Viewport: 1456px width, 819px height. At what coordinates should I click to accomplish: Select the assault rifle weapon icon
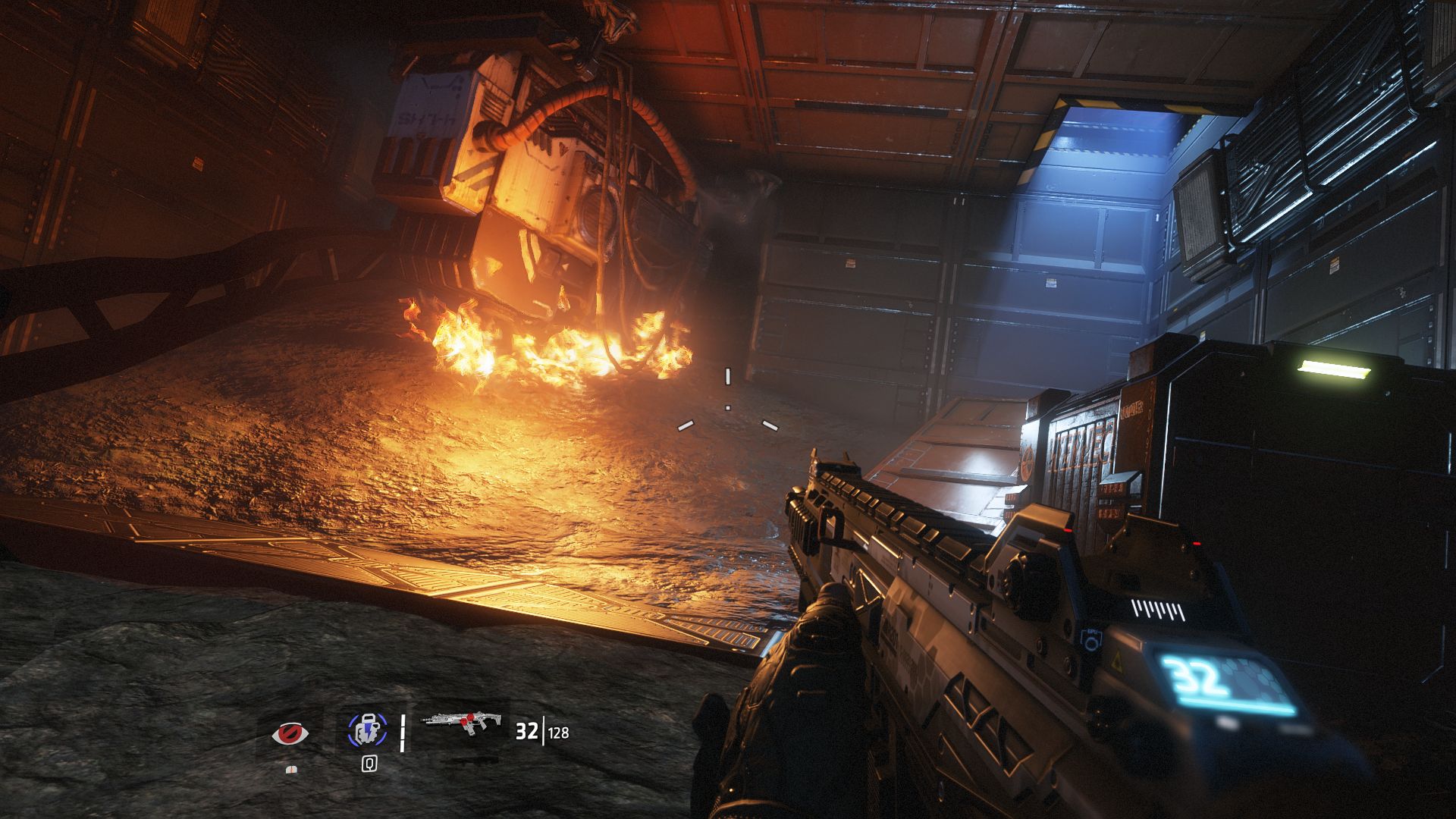click(459, 727)
